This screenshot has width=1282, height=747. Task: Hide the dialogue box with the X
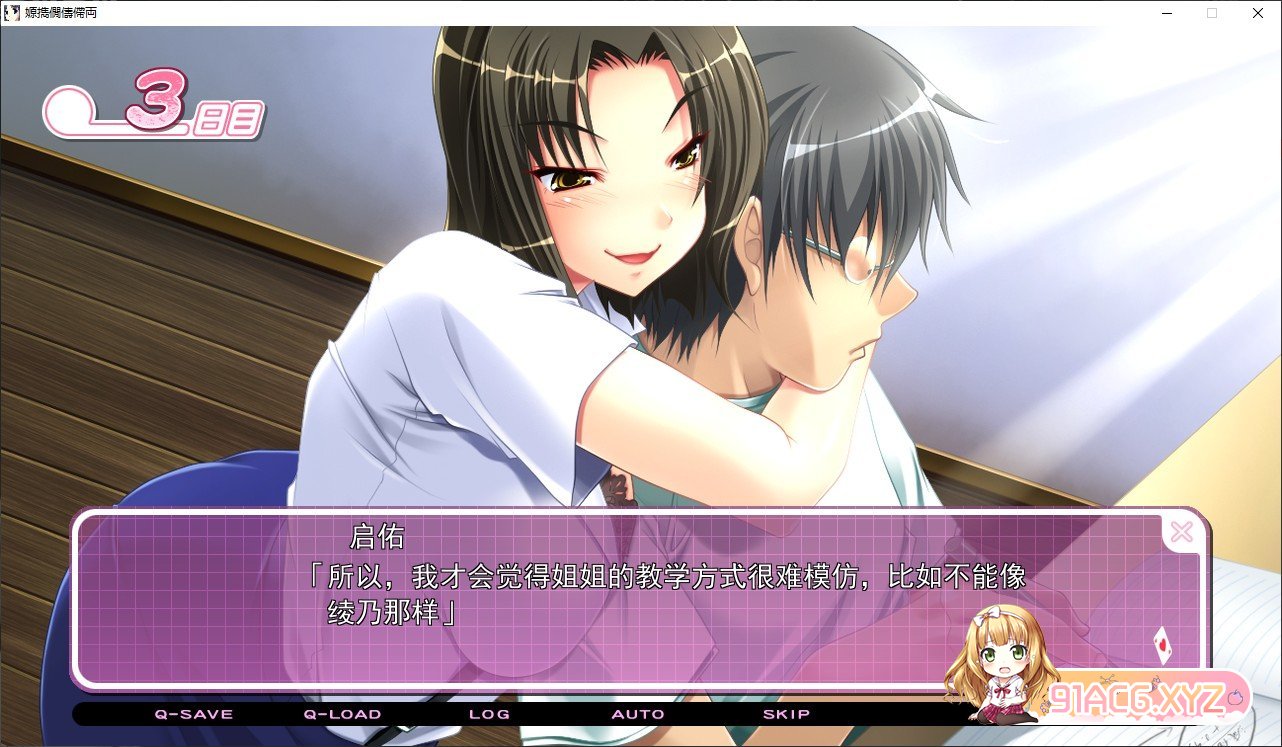tap(1181, 532)
